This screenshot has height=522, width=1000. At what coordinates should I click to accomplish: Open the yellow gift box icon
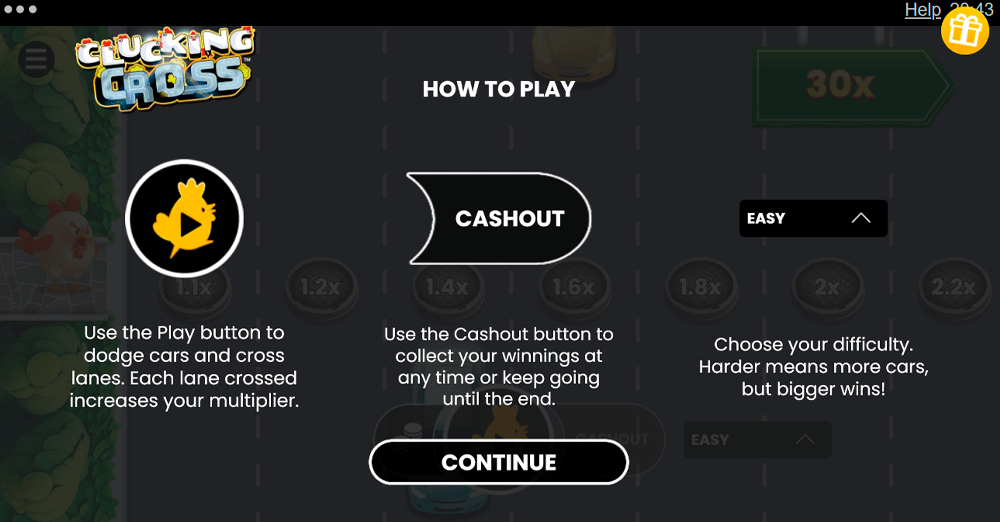click(965, 31)
